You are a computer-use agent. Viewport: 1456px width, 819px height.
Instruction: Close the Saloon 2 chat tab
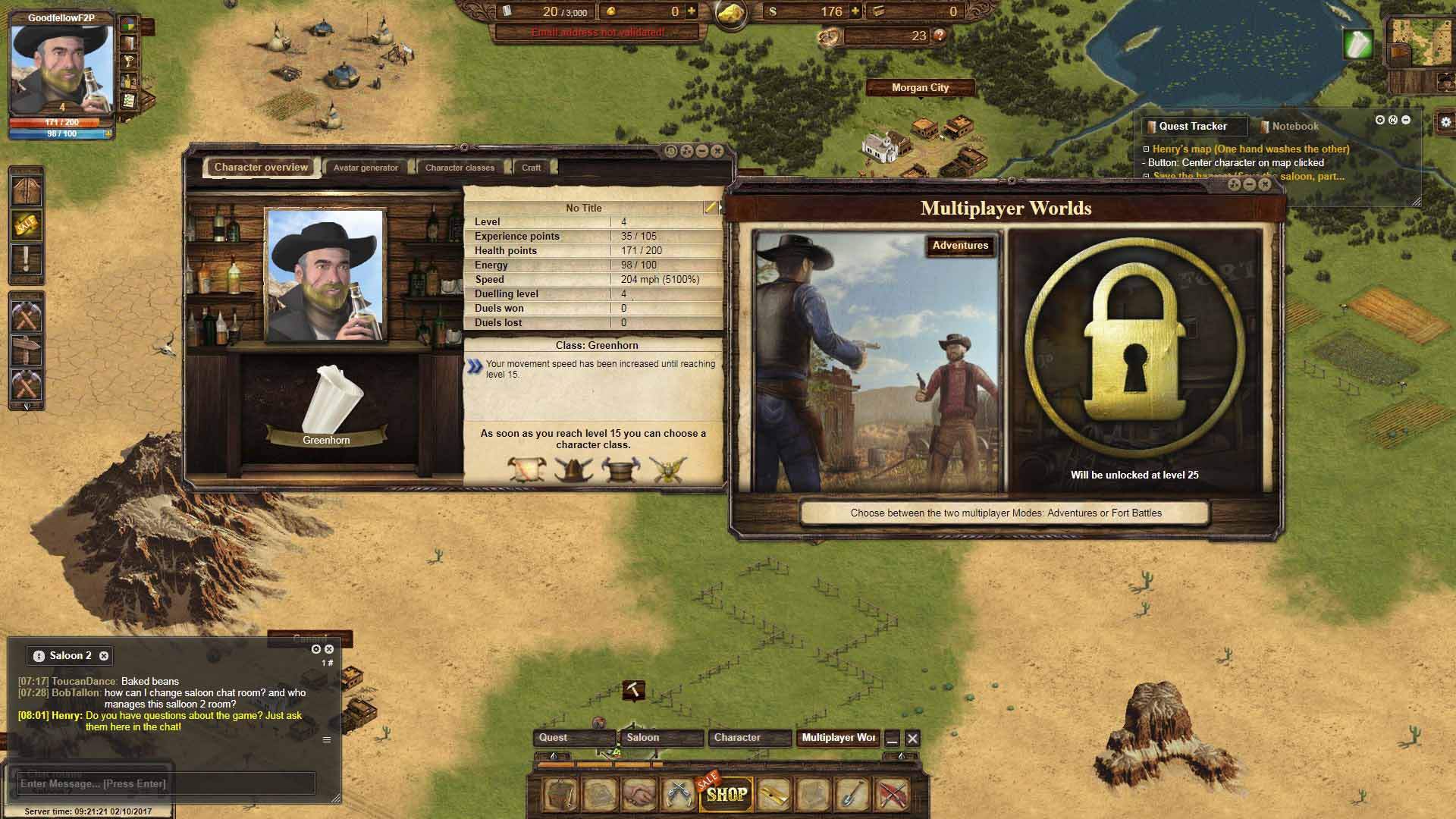pyautogui.click(x=104, y=656)
